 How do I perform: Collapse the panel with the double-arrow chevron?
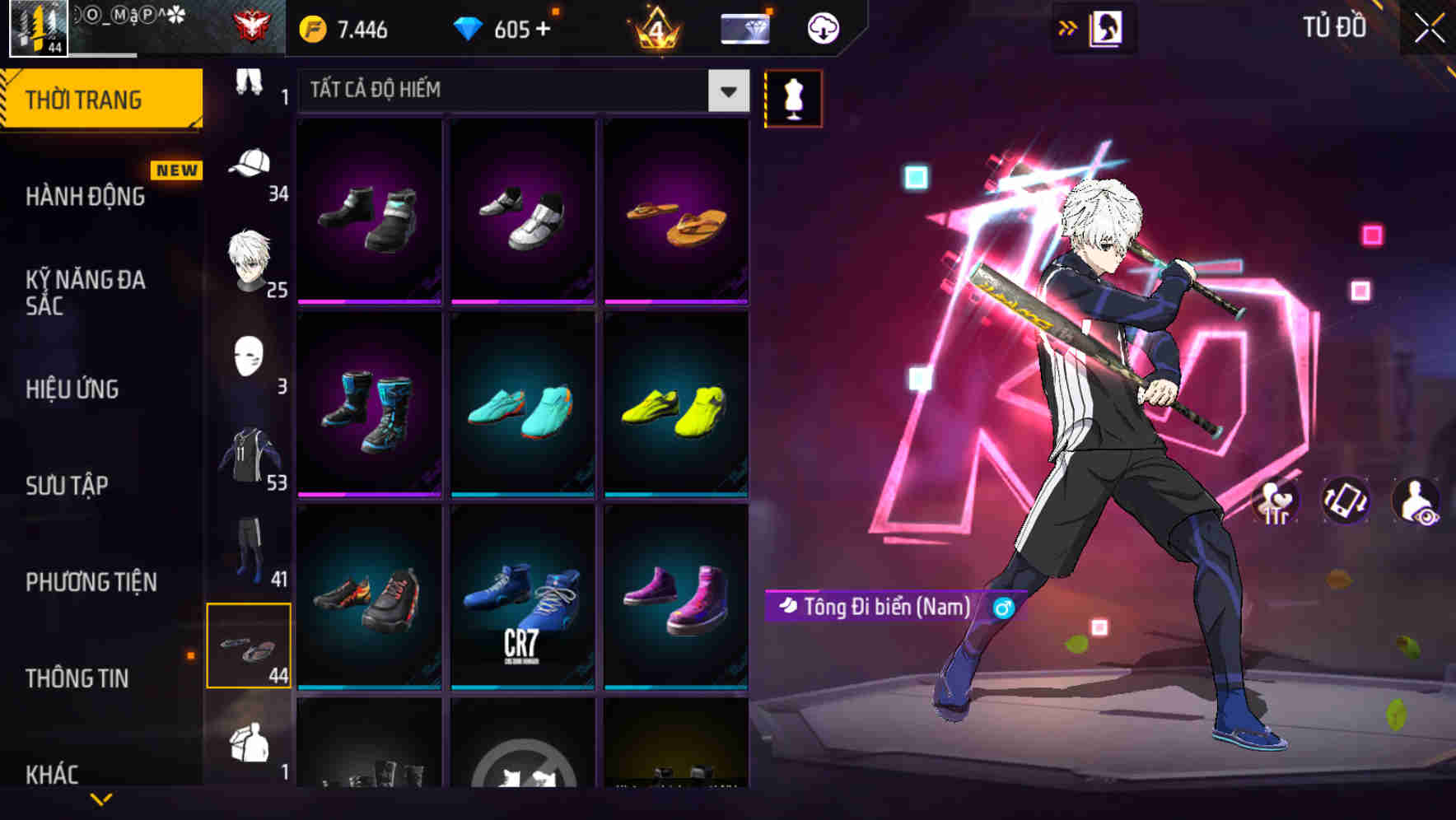pyautogui.click(x=1068, y=26)
